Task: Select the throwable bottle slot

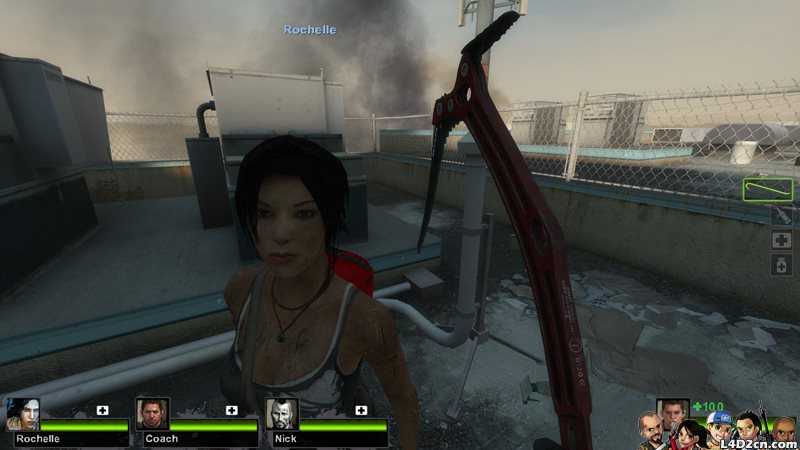Action: coord(782,215)
